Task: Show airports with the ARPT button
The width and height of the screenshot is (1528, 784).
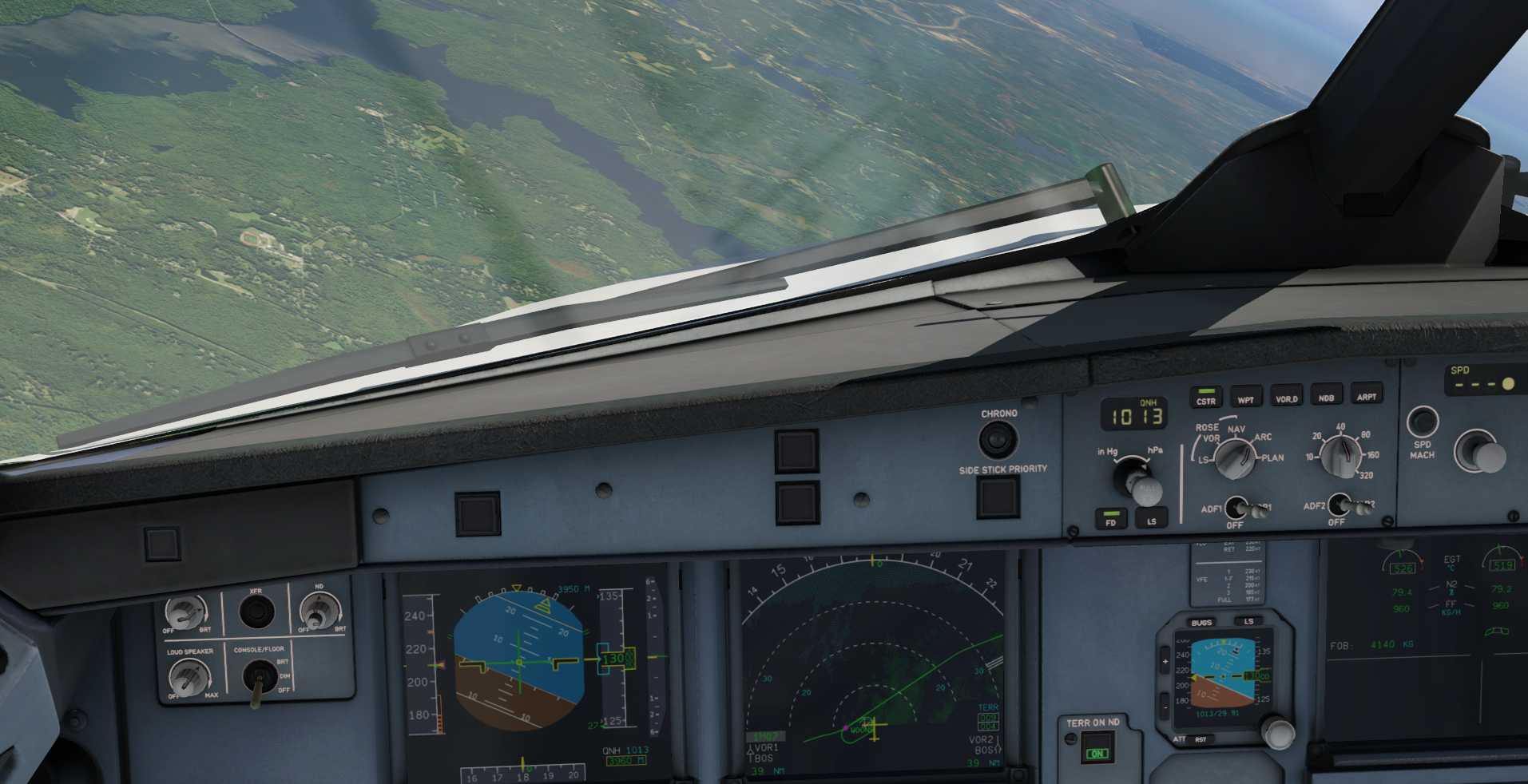Action: click(1366, 394)
